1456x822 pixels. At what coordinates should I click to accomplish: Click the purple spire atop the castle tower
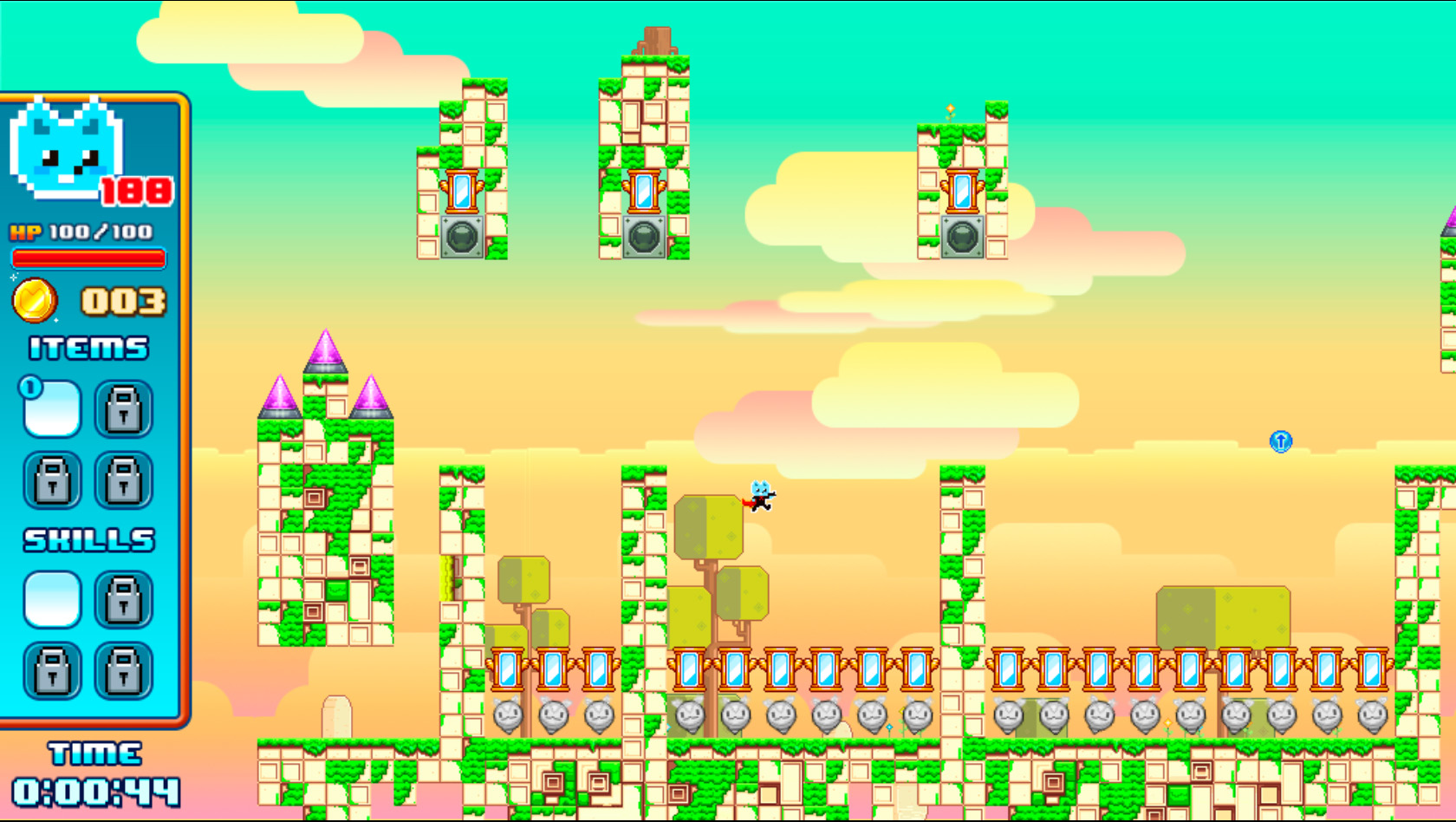pyautogui.click(x=328, y=347)
